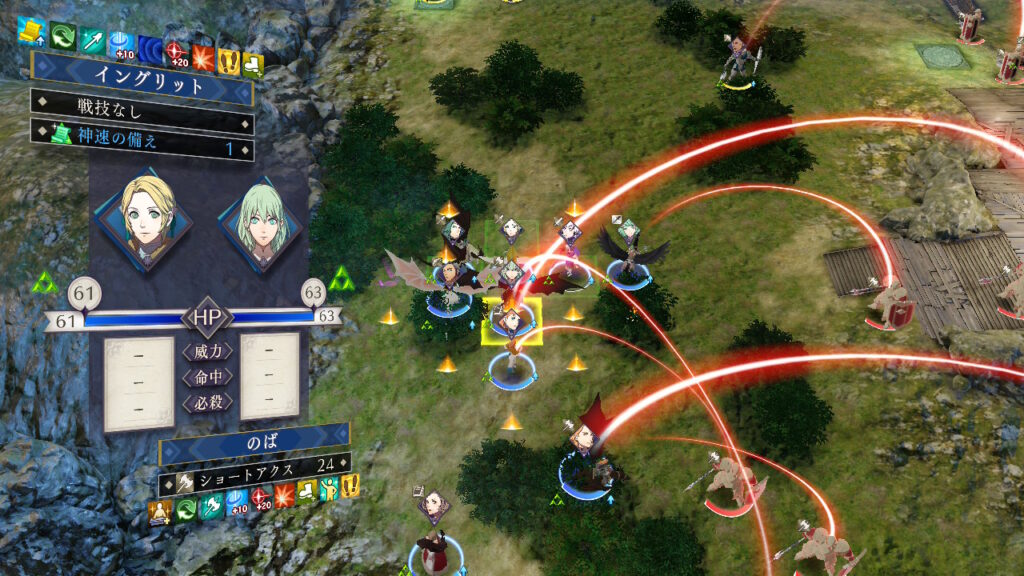Viewport: 1024px width, 576px height.
Task: Inspect the teal raised-arm figure skill icon
Action: pyautogui.click(x=328, y=488)
